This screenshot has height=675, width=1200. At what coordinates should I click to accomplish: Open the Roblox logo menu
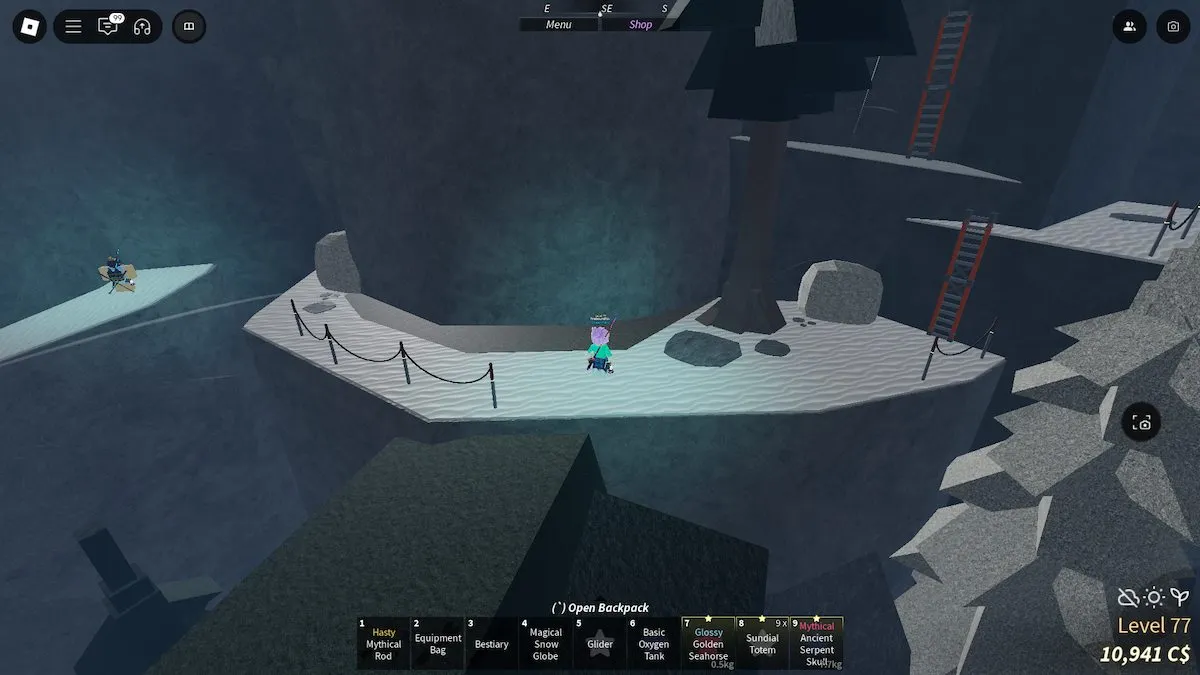pos(29,27)
